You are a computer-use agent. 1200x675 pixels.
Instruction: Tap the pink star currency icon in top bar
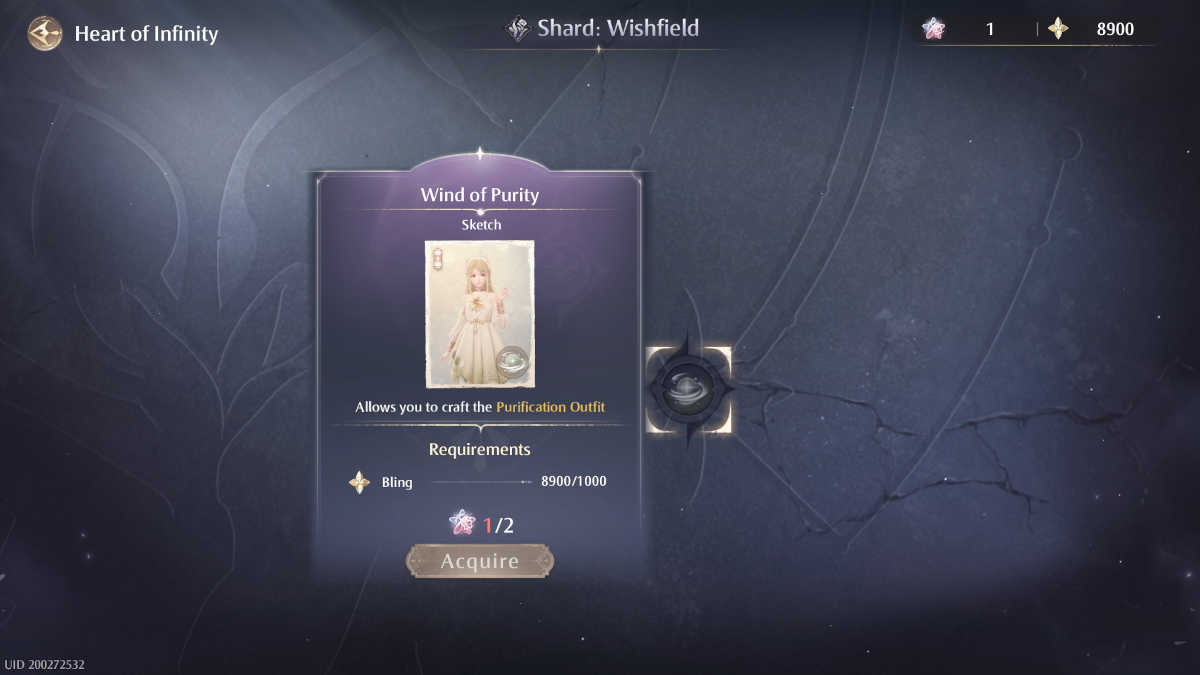pos(934,29)
